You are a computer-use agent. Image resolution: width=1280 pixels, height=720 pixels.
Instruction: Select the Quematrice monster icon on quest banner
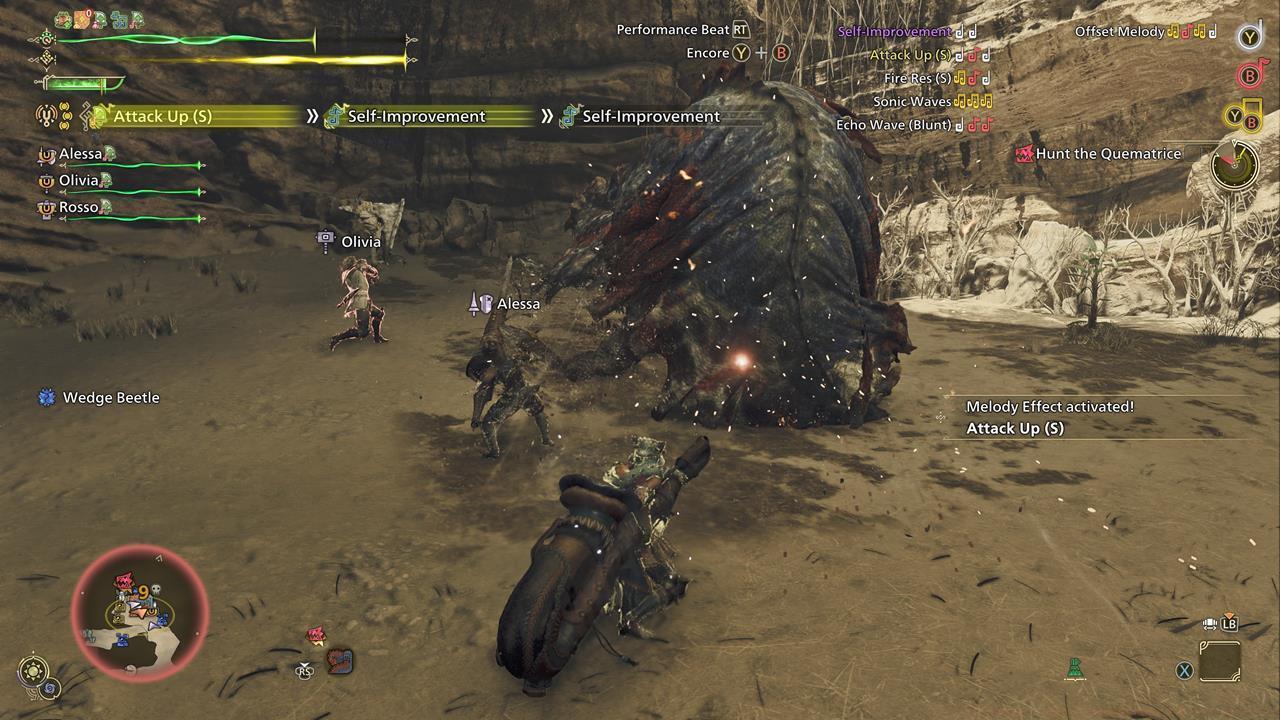point(1025,153)
